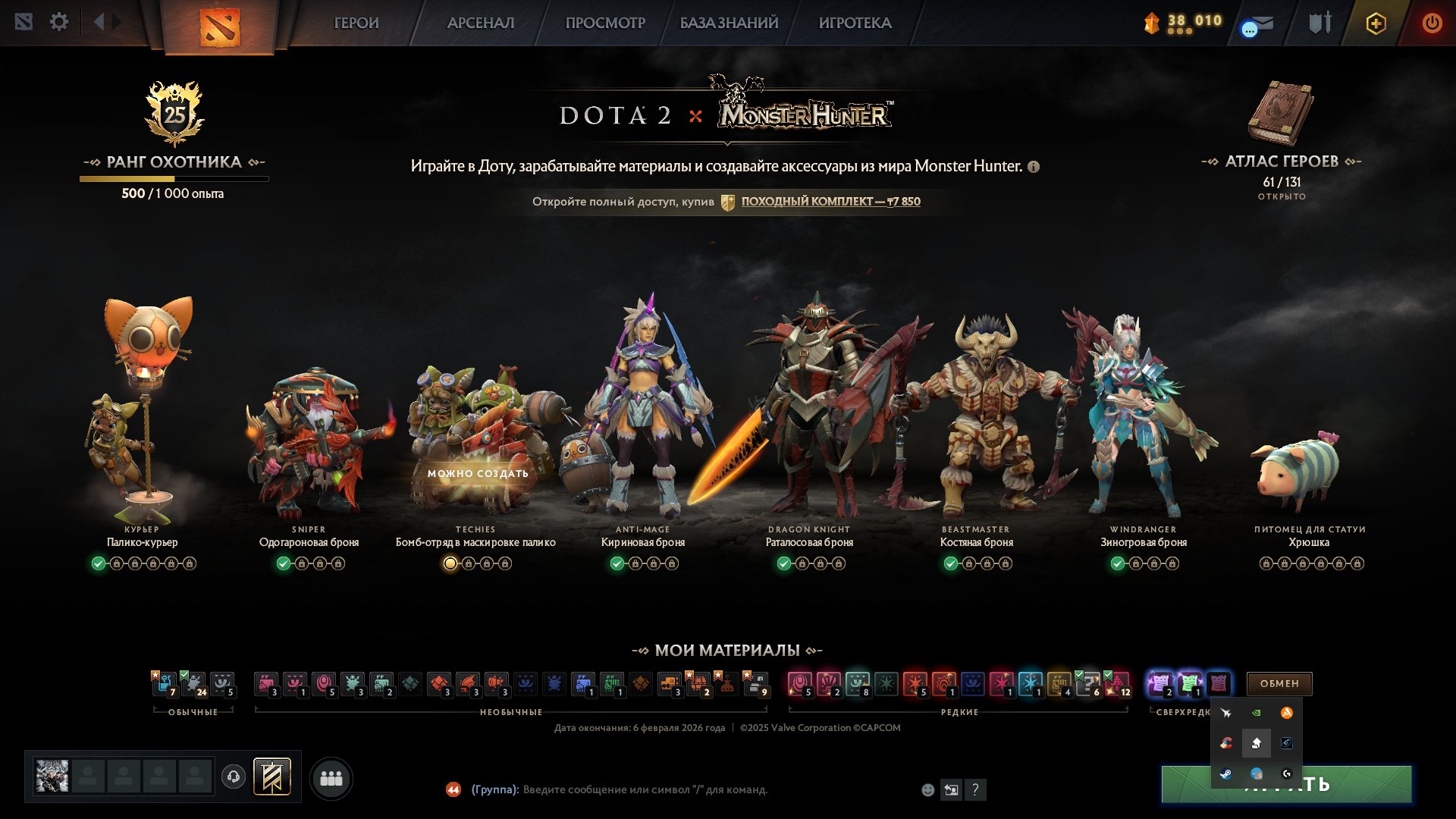Toggle the yellow progress circle under Techies set

[449, 563]
